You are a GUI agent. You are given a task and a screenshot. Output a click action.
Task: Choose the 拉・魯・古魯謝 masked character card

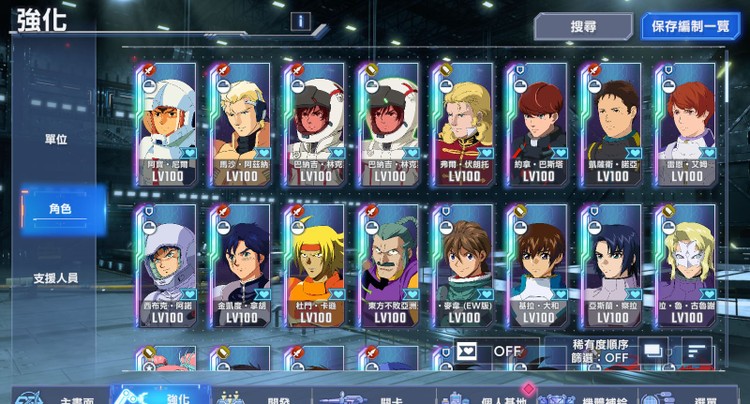coord(686,265)
